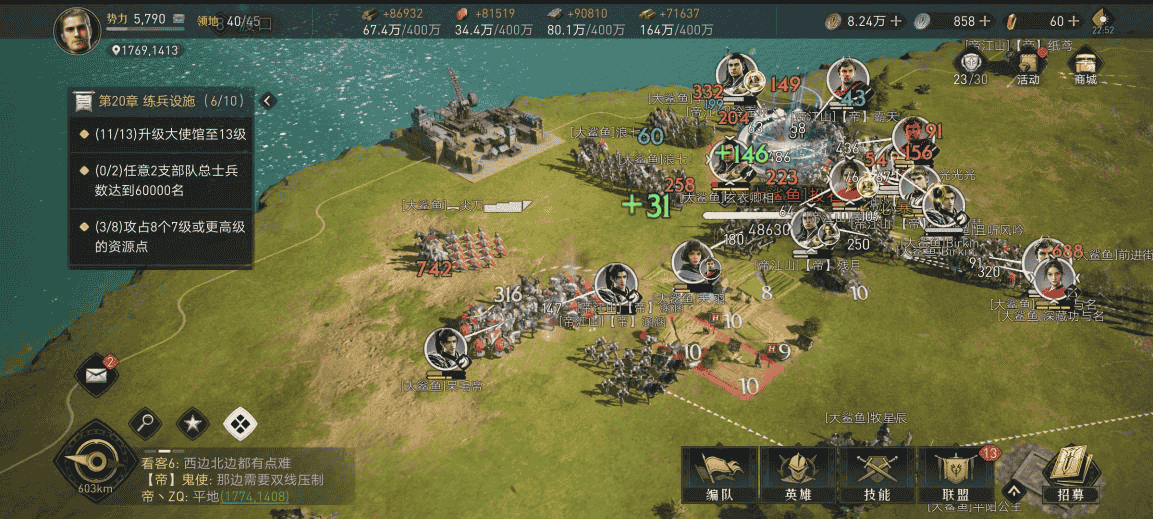Viewport: 1153px width, 519px height.
Task: Collapse the chapter 20 quest panel
Action: point(267,101)
